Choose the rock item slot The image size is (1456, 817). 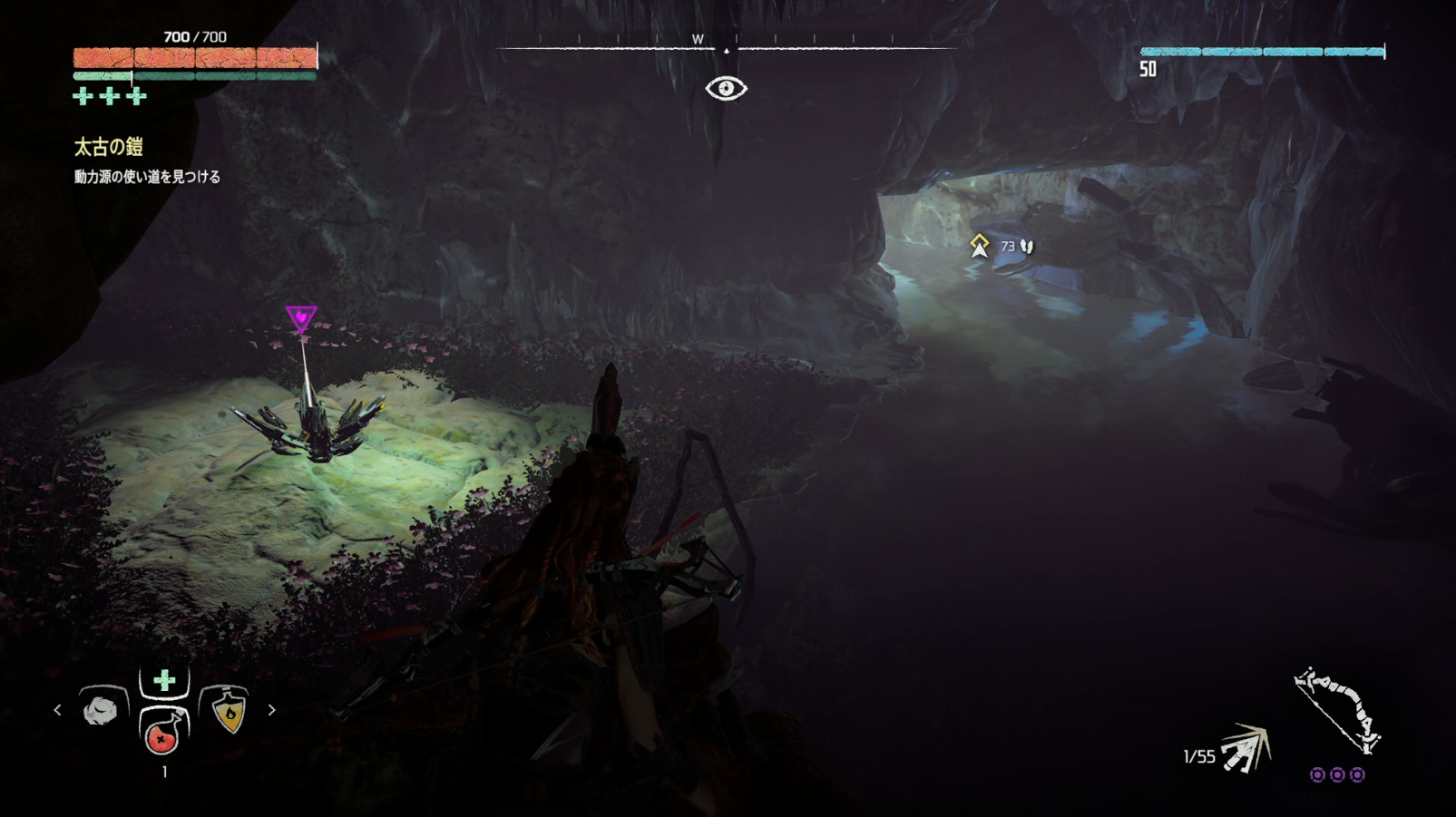click(102, 709)
